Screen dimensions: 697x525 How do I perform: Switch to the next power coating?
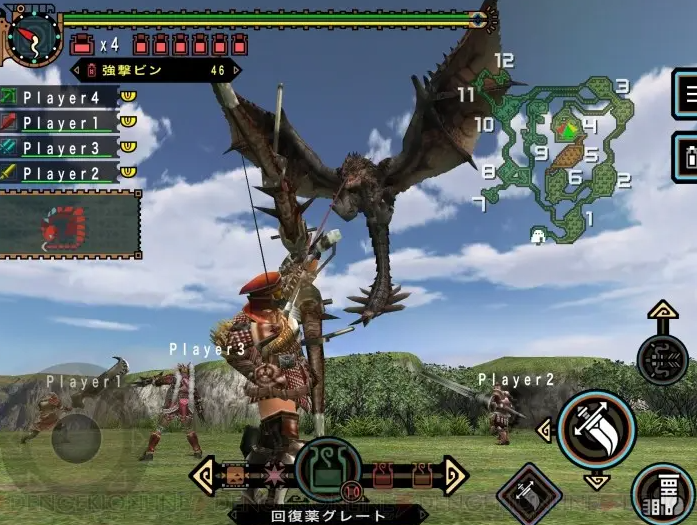[236, 71]
